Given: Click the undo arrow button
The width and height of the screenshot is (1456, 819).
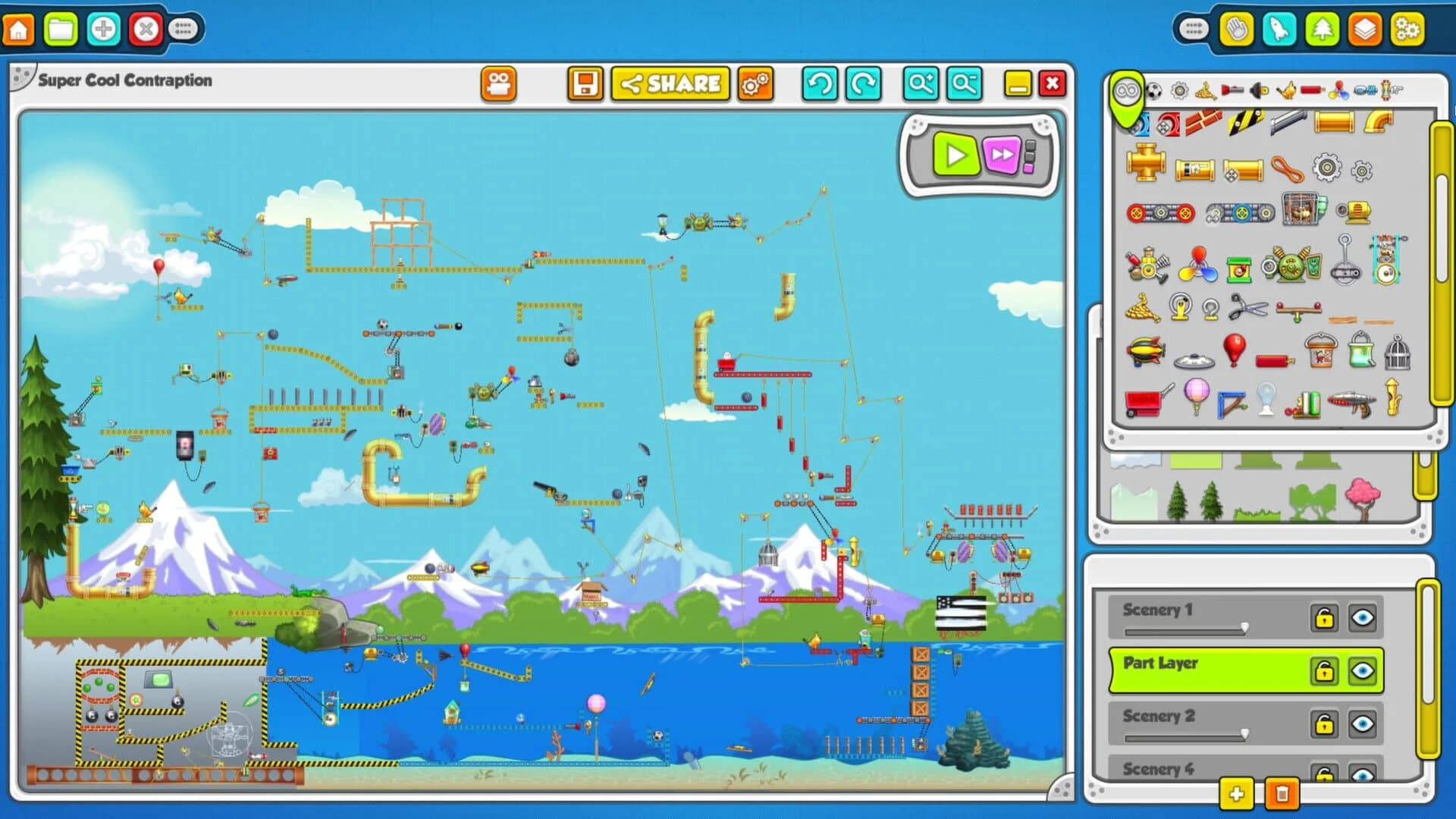Looking at the screenshot, I should click(818, 84).
